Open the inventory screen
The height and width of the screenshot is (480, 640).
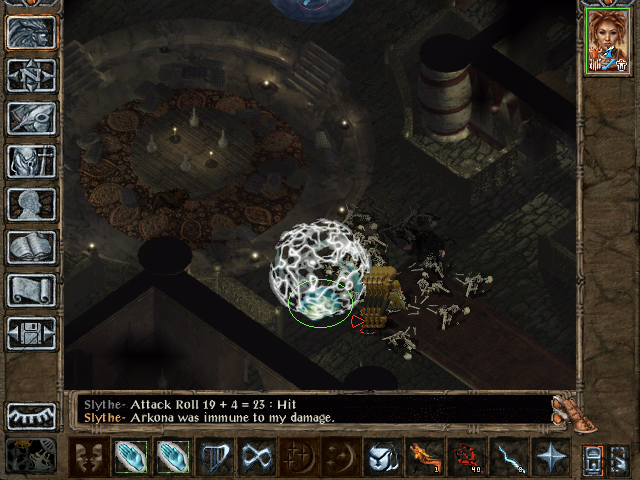click(x=31, y=161)
